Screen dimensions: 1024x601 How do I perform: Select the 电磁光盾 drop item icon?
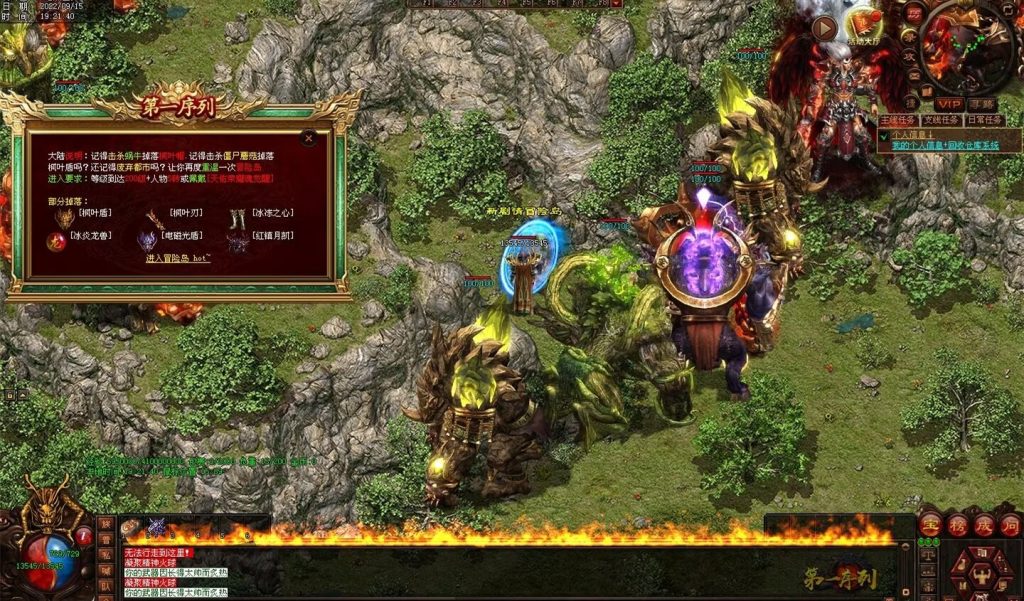point(147,241)
